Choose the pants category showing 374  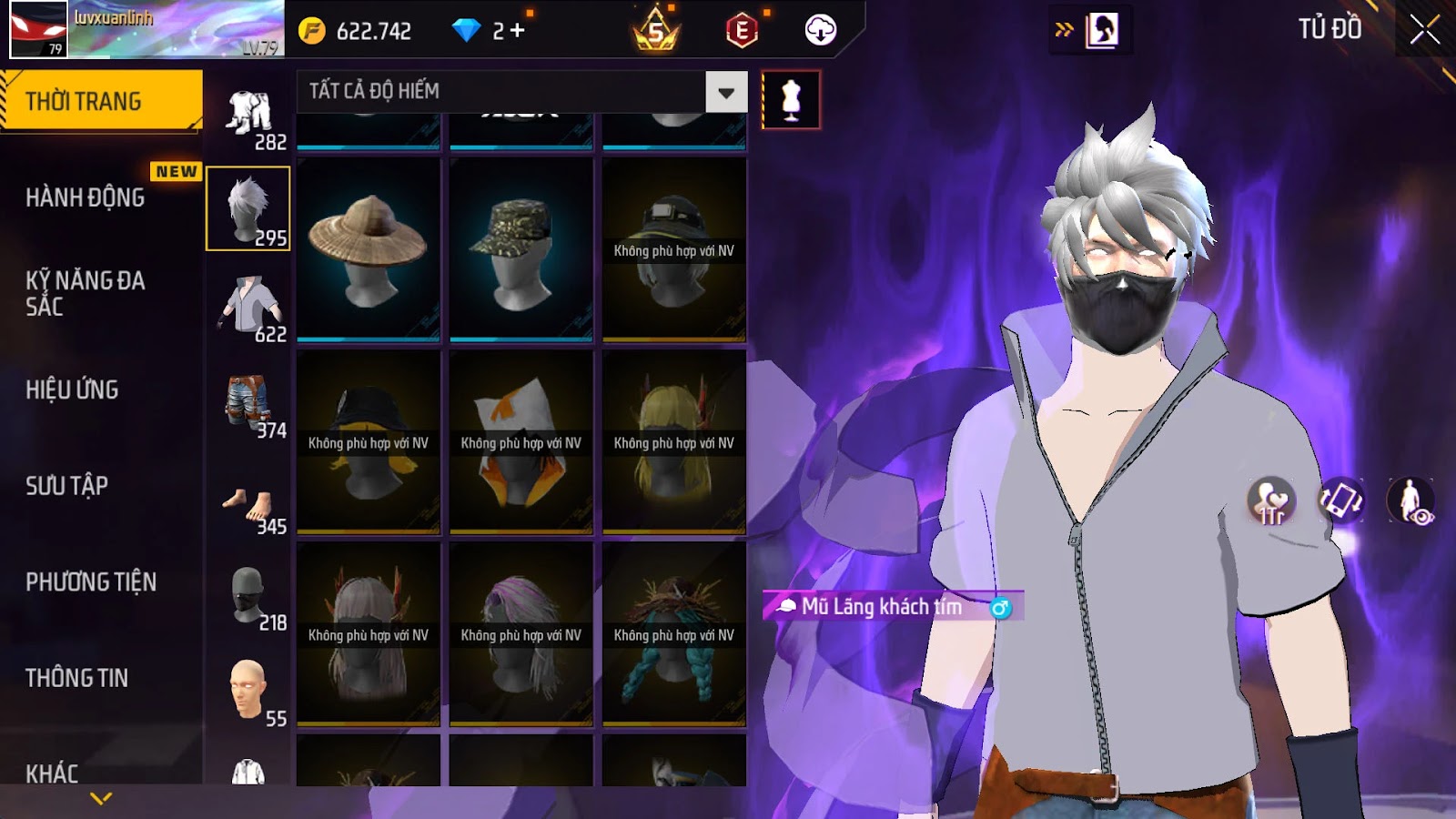pos(249,403)
